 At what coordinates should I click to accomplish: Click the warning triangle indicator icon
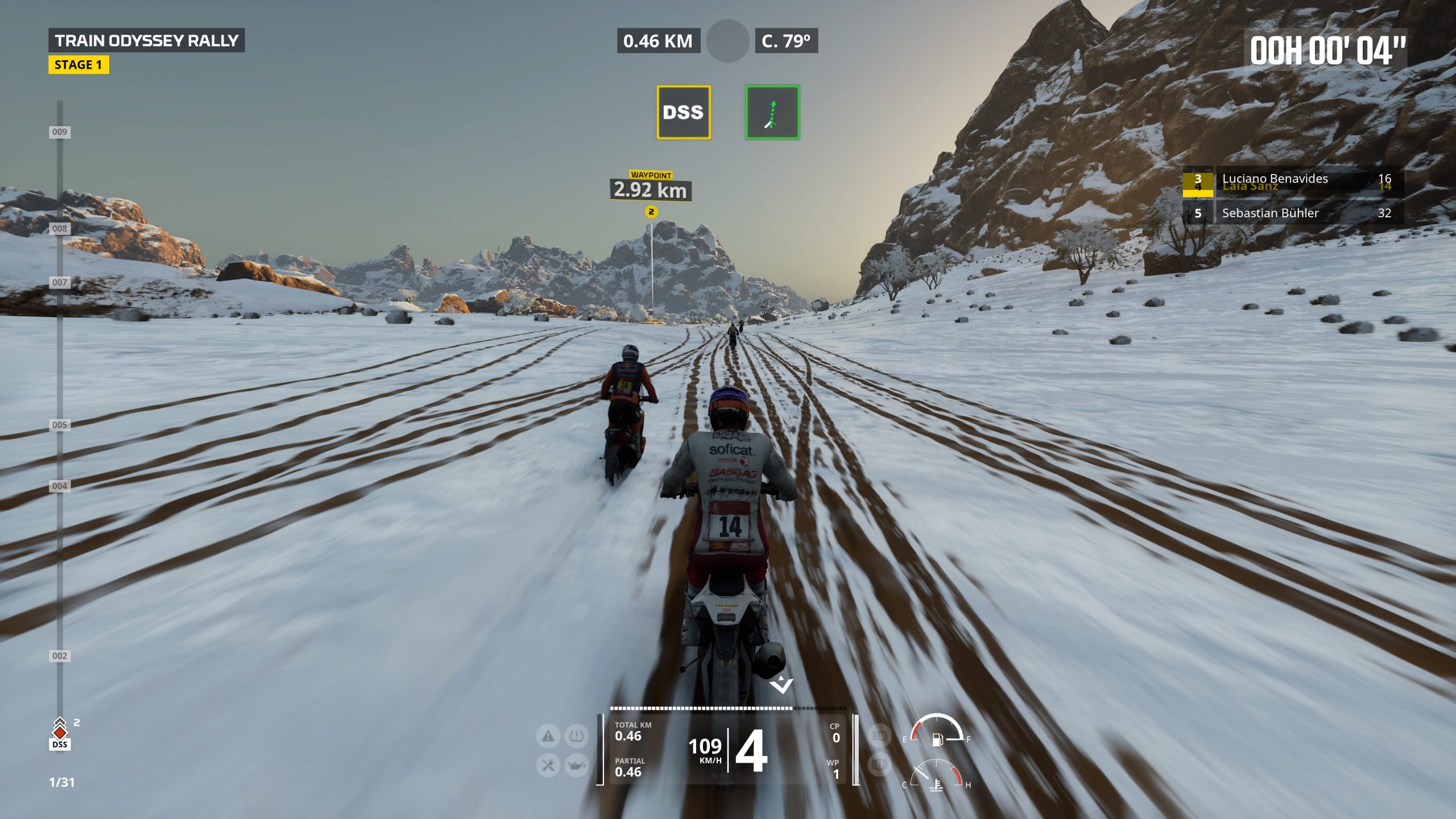[548, 737]
